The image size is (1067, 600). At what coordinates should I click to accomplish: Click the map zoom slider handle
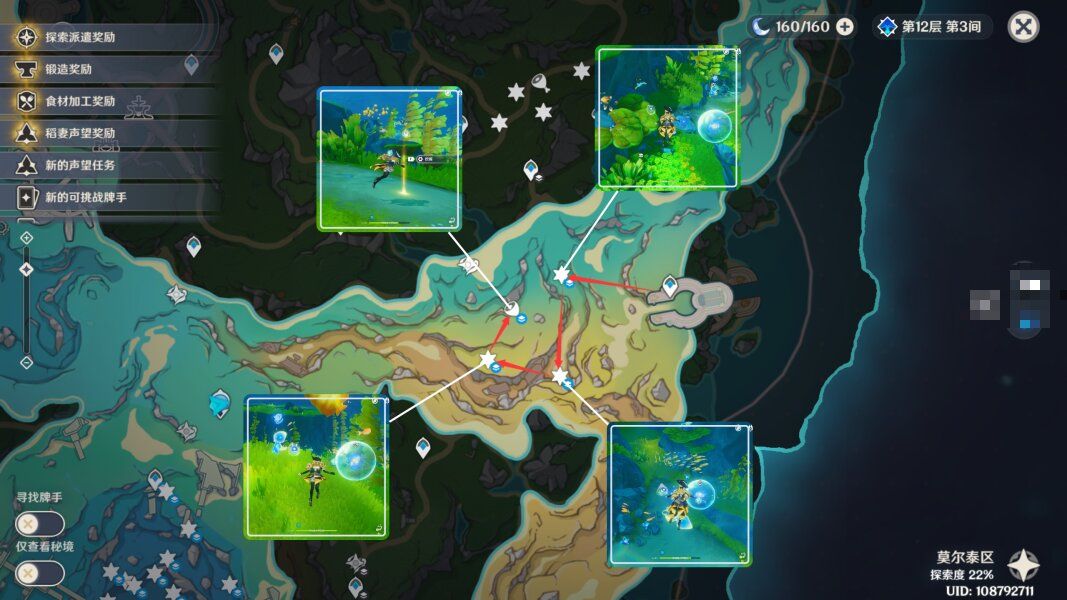point(27,269)
